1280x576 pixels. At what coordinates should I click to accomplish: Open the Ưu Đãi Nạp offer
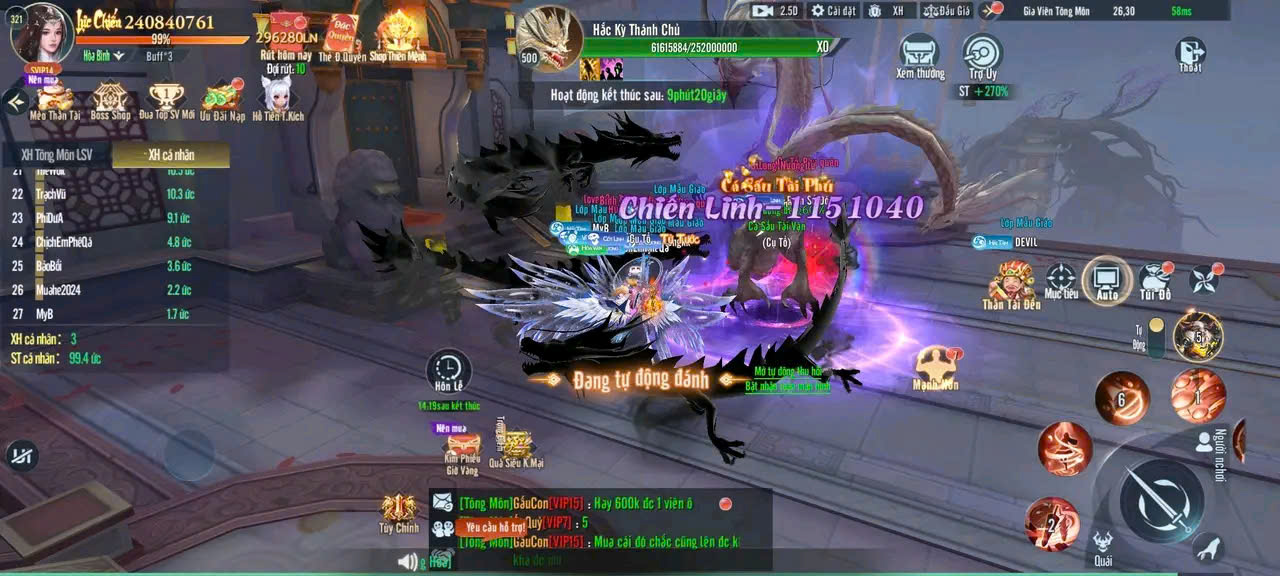pos(222,101)
